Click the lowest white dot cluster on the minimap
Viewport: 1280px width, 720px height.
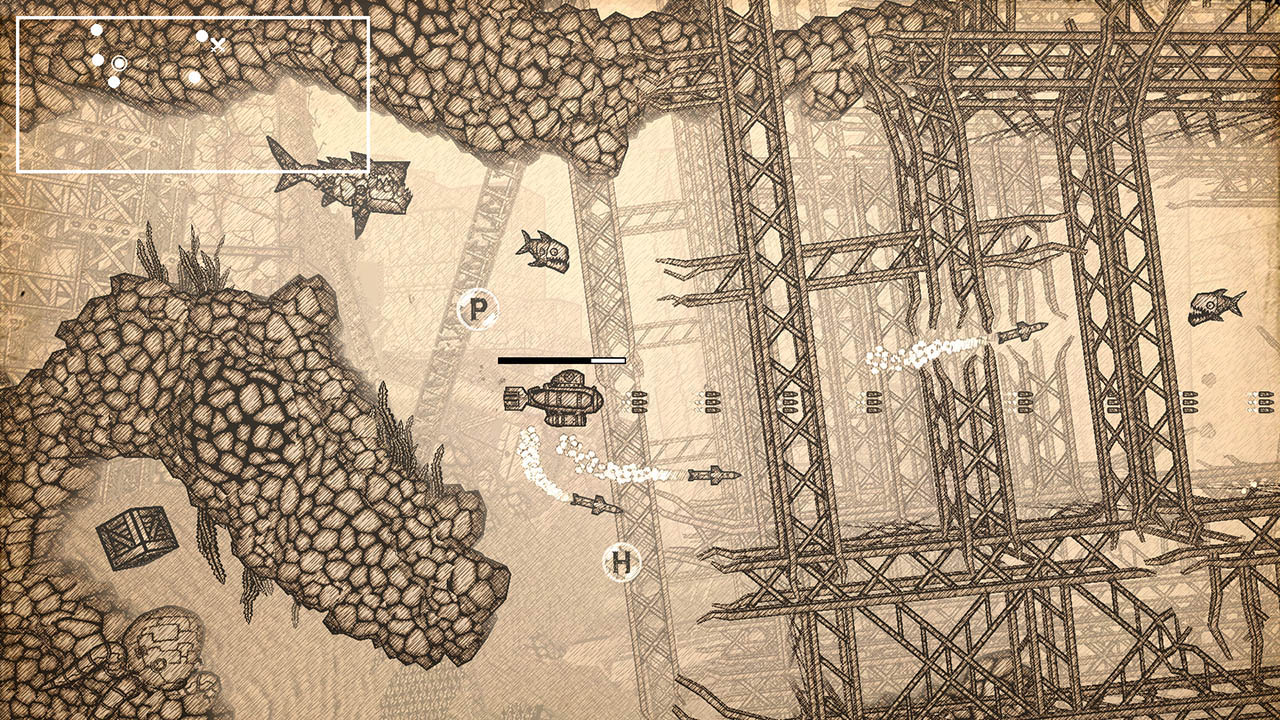[x=113, y=80]
